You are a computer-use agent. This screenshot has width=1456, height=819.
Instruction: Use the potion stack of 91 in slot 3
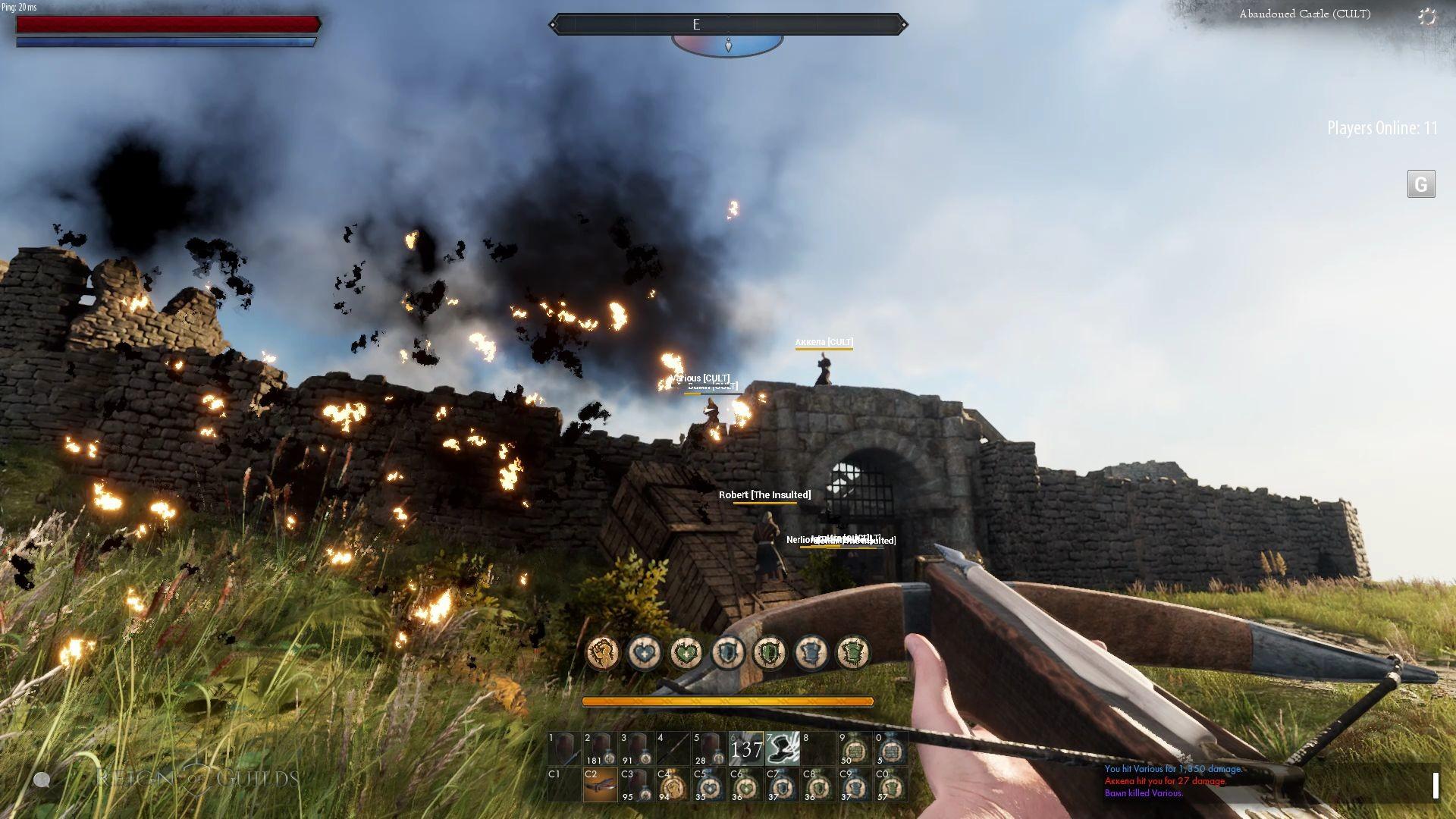point(636,748)
